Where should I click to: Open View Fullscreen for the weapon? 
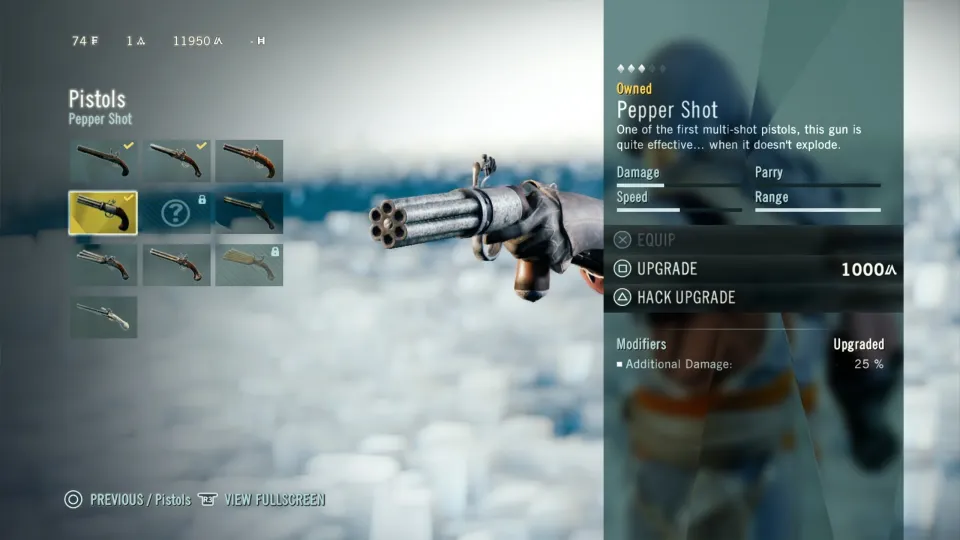[273, 500]
